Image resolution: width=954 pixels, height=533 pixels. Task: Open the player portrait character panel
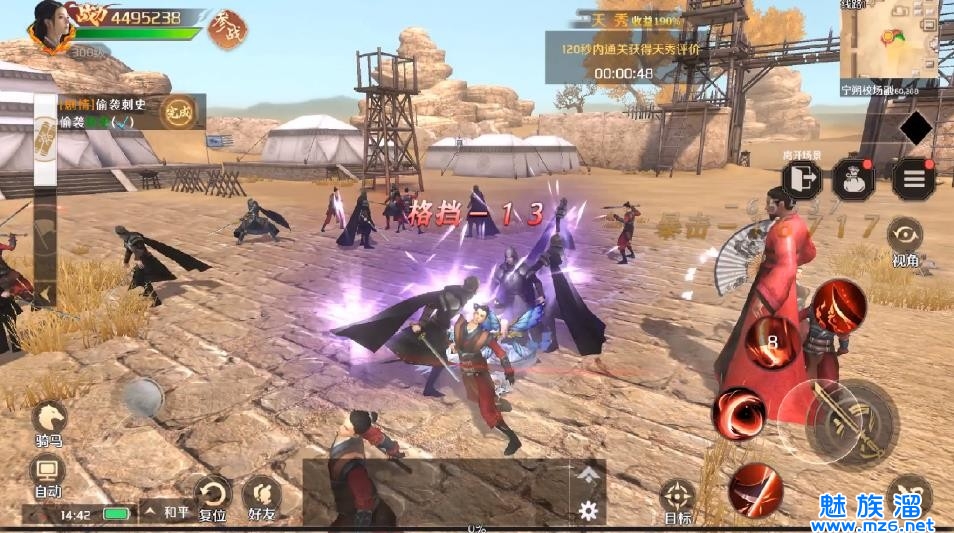point(51,26)
